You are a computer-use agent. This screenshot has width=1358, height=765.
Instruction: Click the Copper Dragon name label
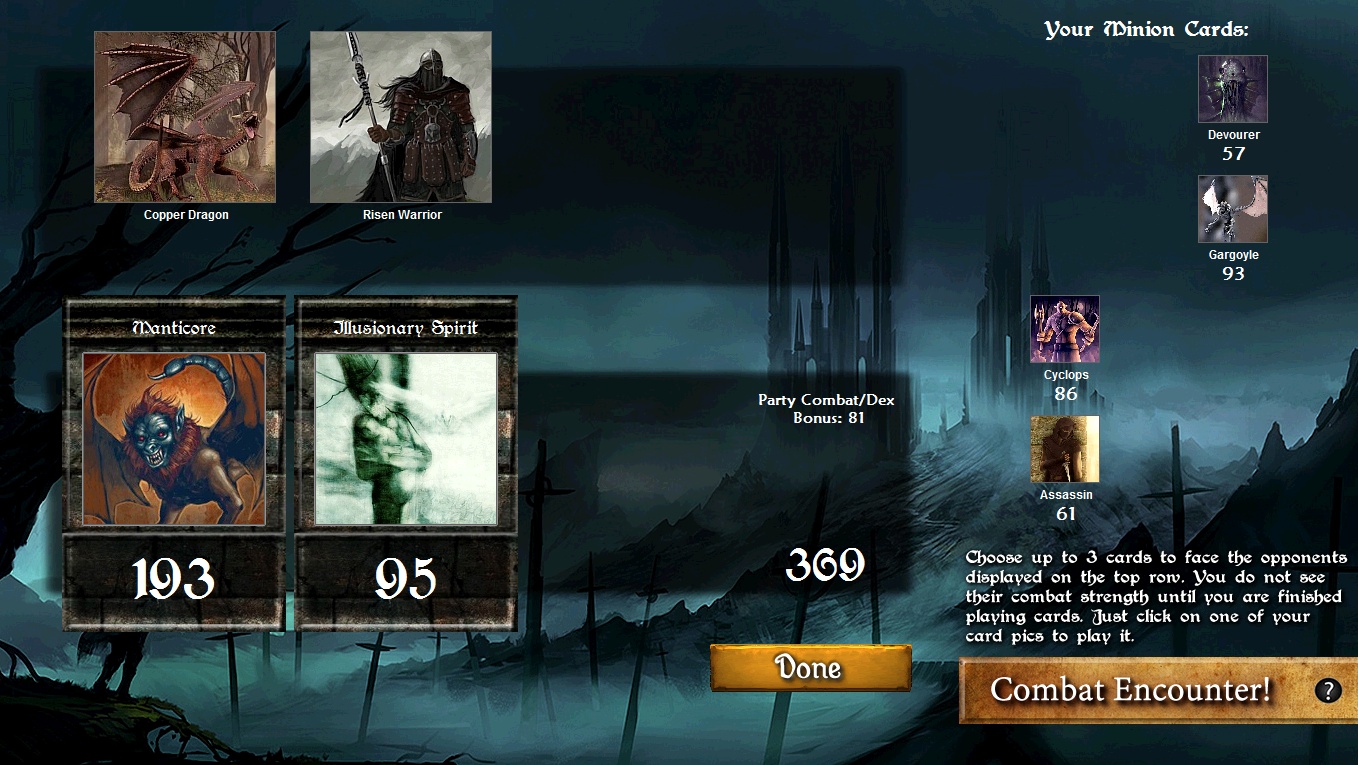tap(184, 216)
